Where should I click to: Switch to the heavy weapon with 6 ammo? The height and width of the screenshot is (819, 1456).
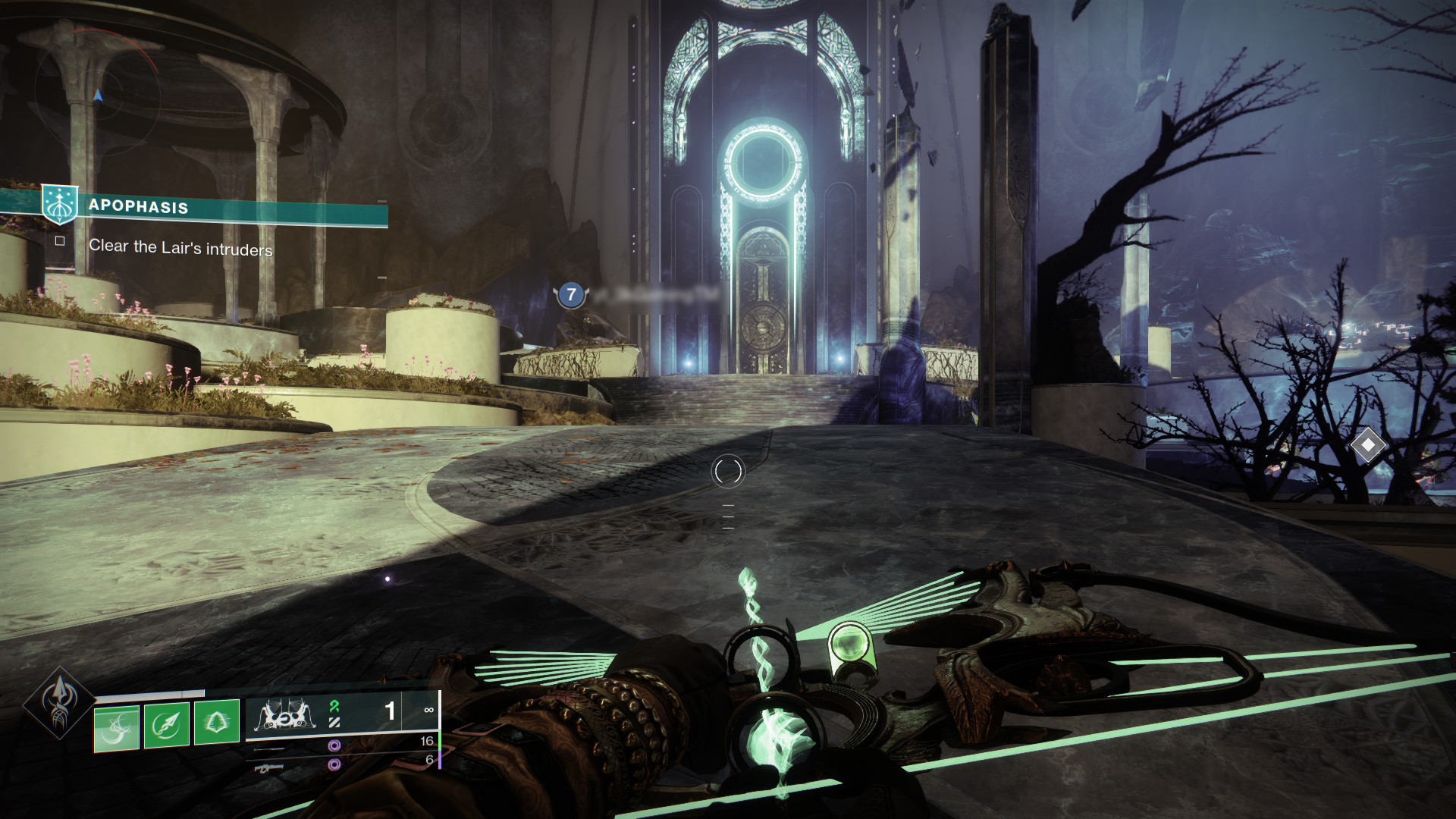pyautogui.click(x=270, y=767)
